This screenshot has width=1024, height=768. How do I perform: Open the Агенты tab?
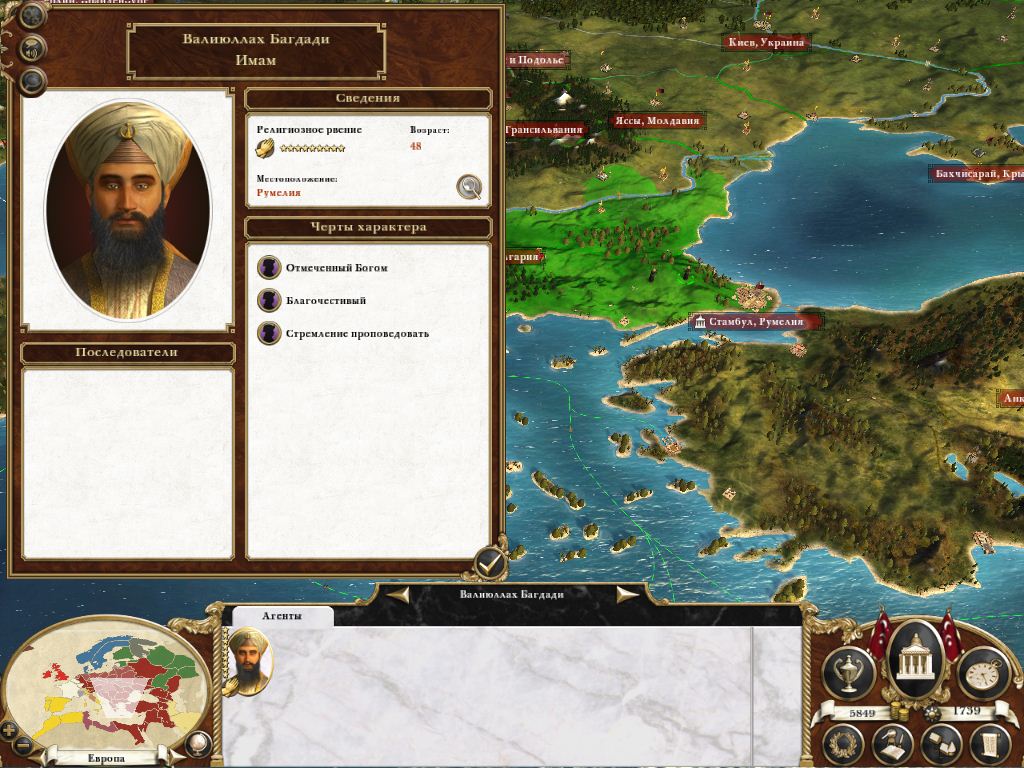tap(281, 616)
